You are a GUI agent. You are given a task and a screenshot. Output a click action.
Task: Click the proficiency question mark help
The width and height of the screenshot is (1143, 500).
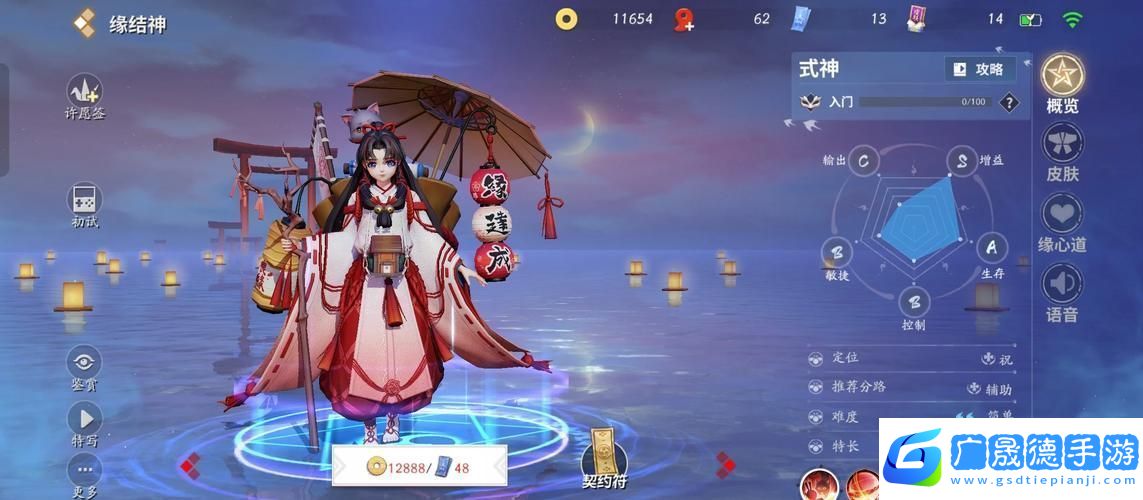(x=1009, y=102)
